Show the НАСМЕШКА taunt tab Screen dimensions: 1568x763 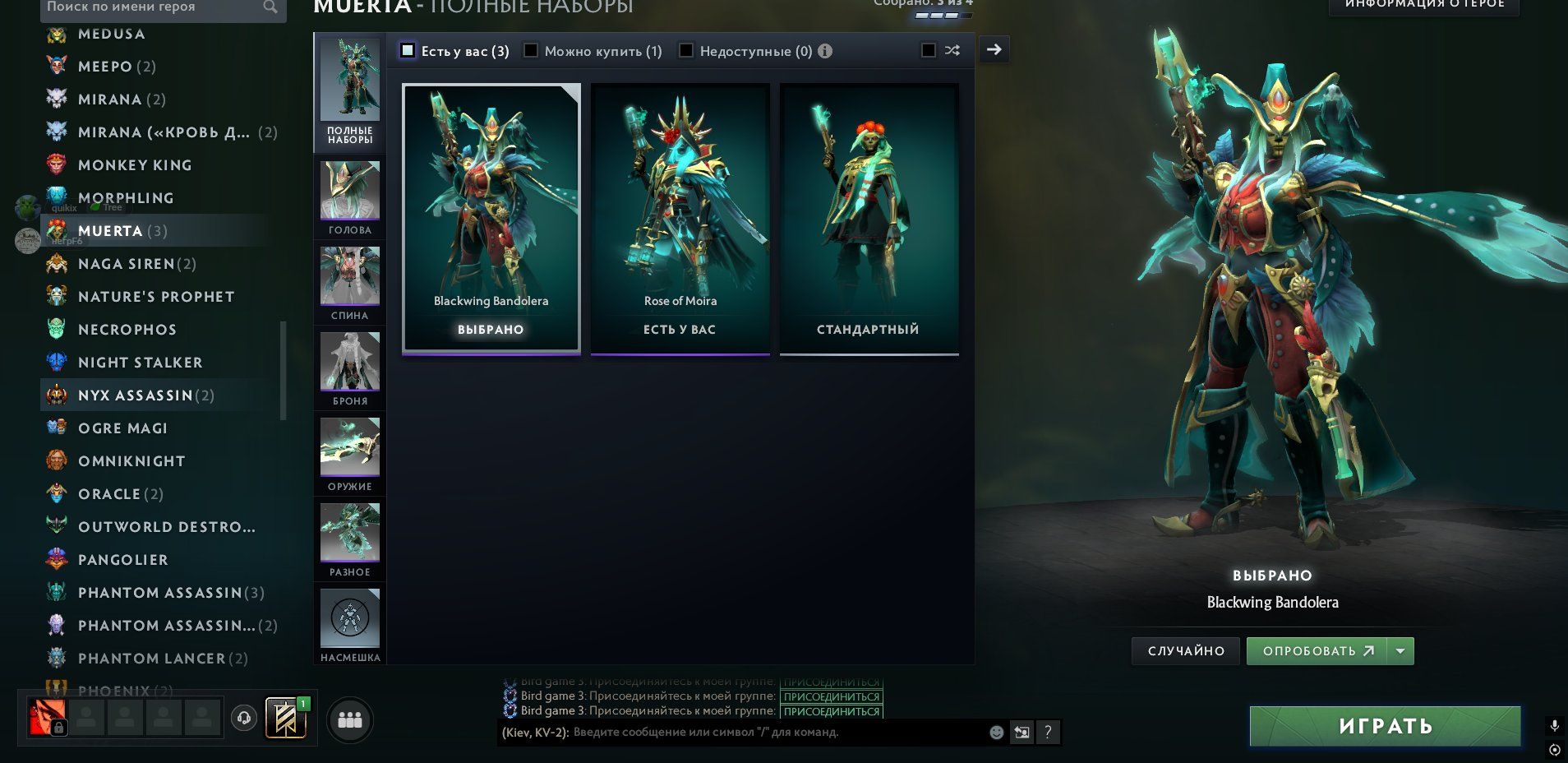350,625
